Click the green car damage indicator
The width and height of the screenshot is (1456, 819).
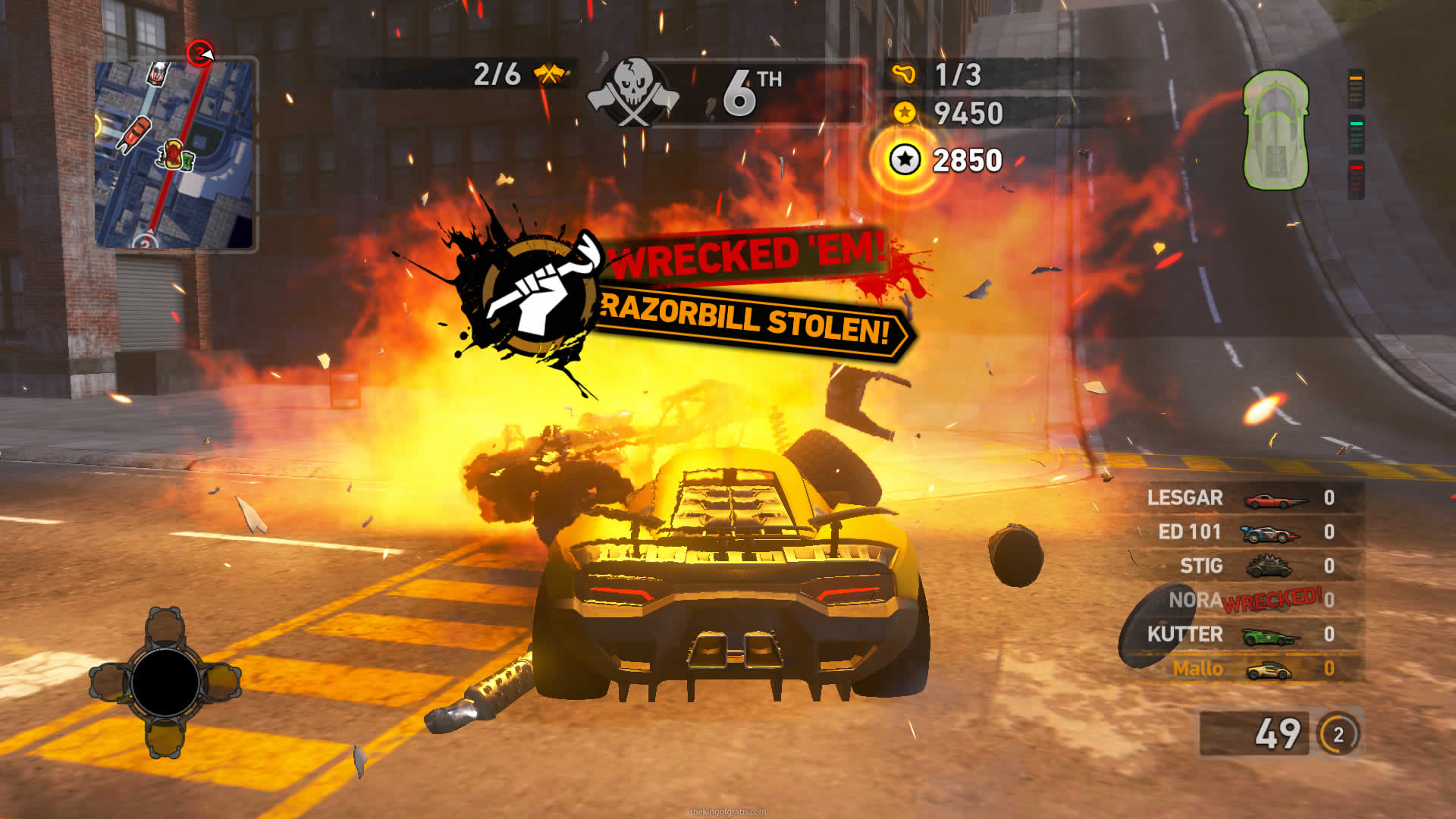pos(1276,130)
